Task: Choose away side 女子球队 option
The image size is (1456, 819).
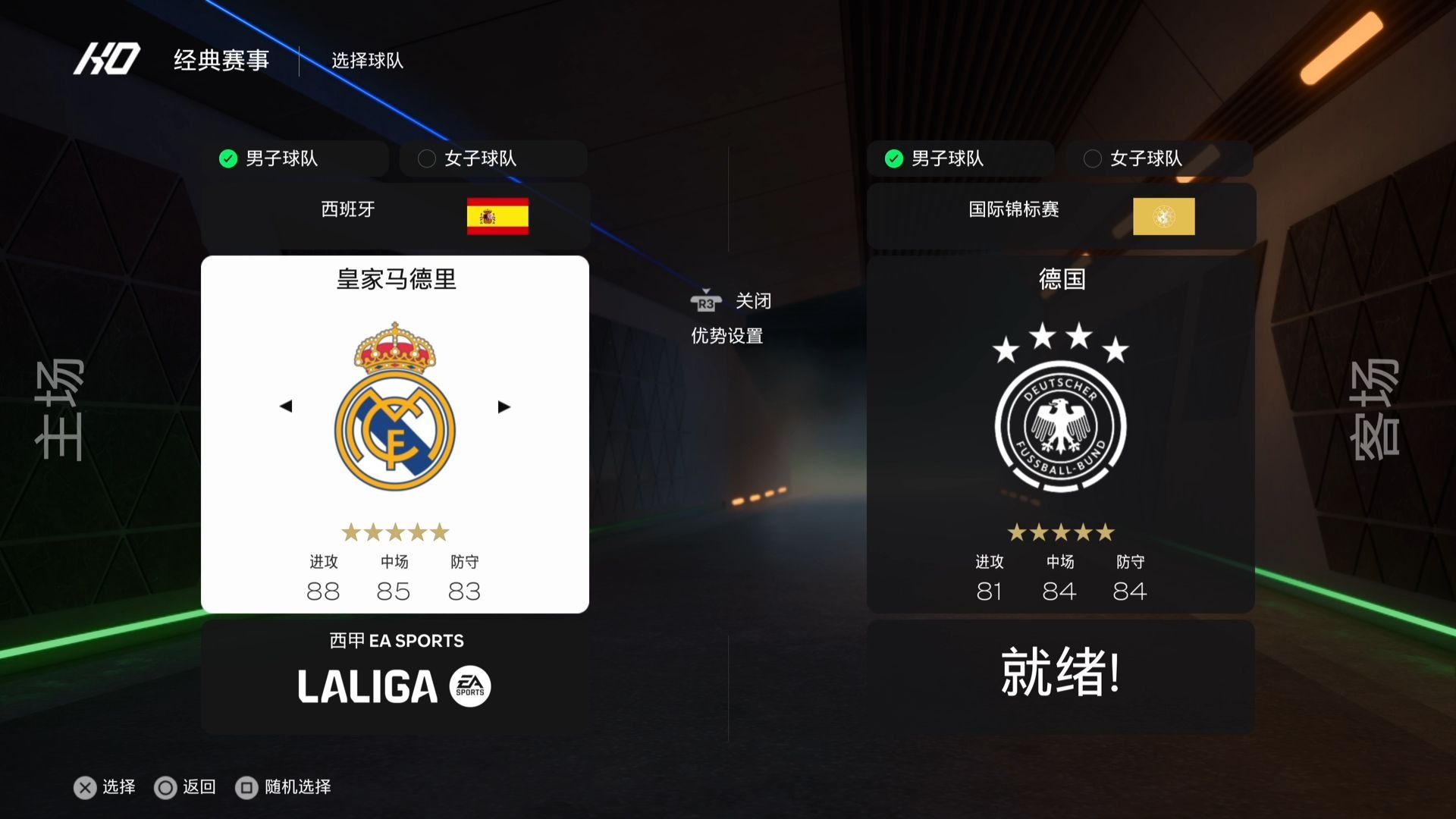Action: (x=1159, y=158)
